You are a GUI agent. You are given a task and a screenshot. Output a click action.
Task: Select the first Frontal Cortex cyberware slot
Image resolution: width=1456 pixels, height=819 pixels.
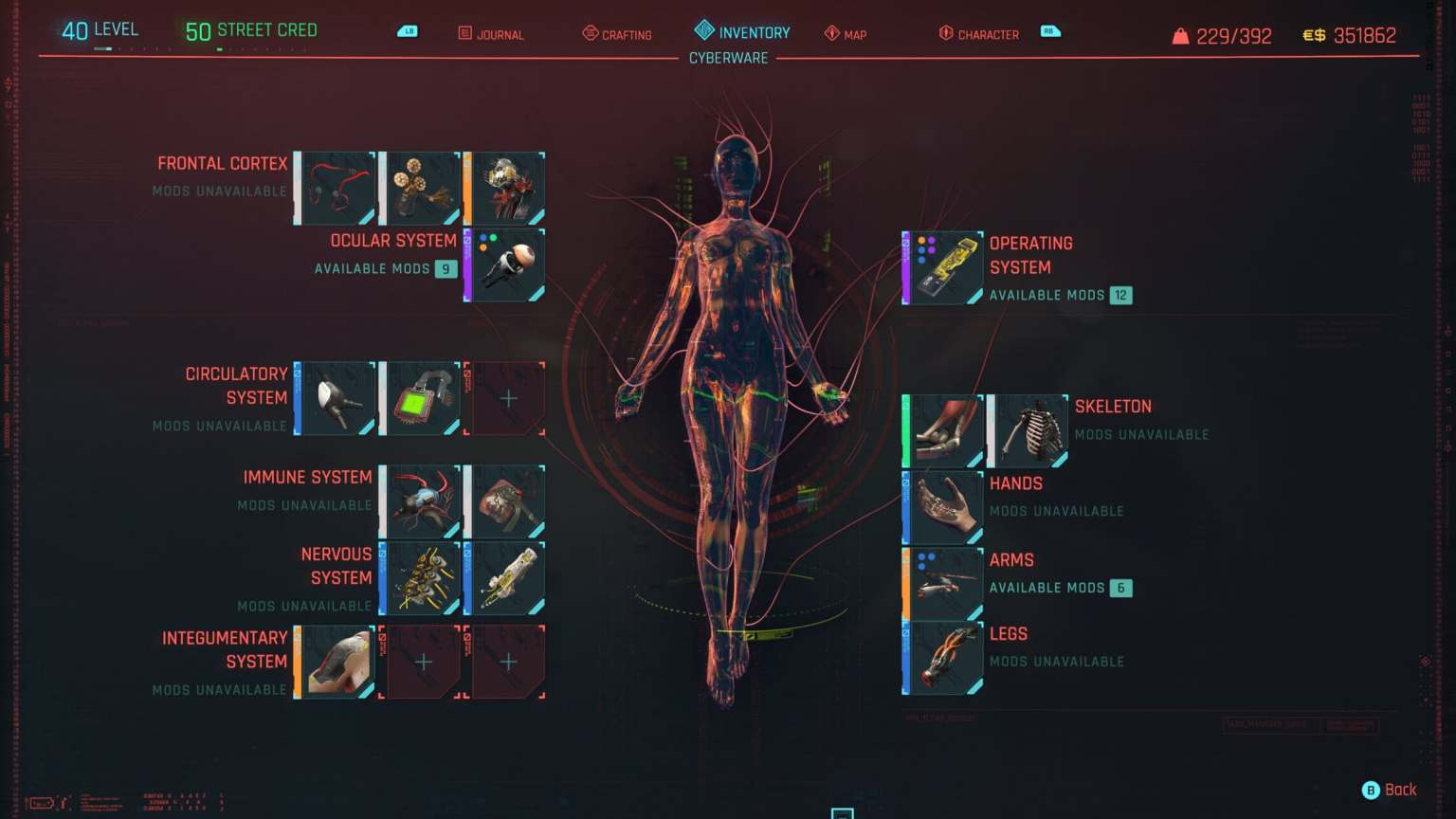coord(336,187)
